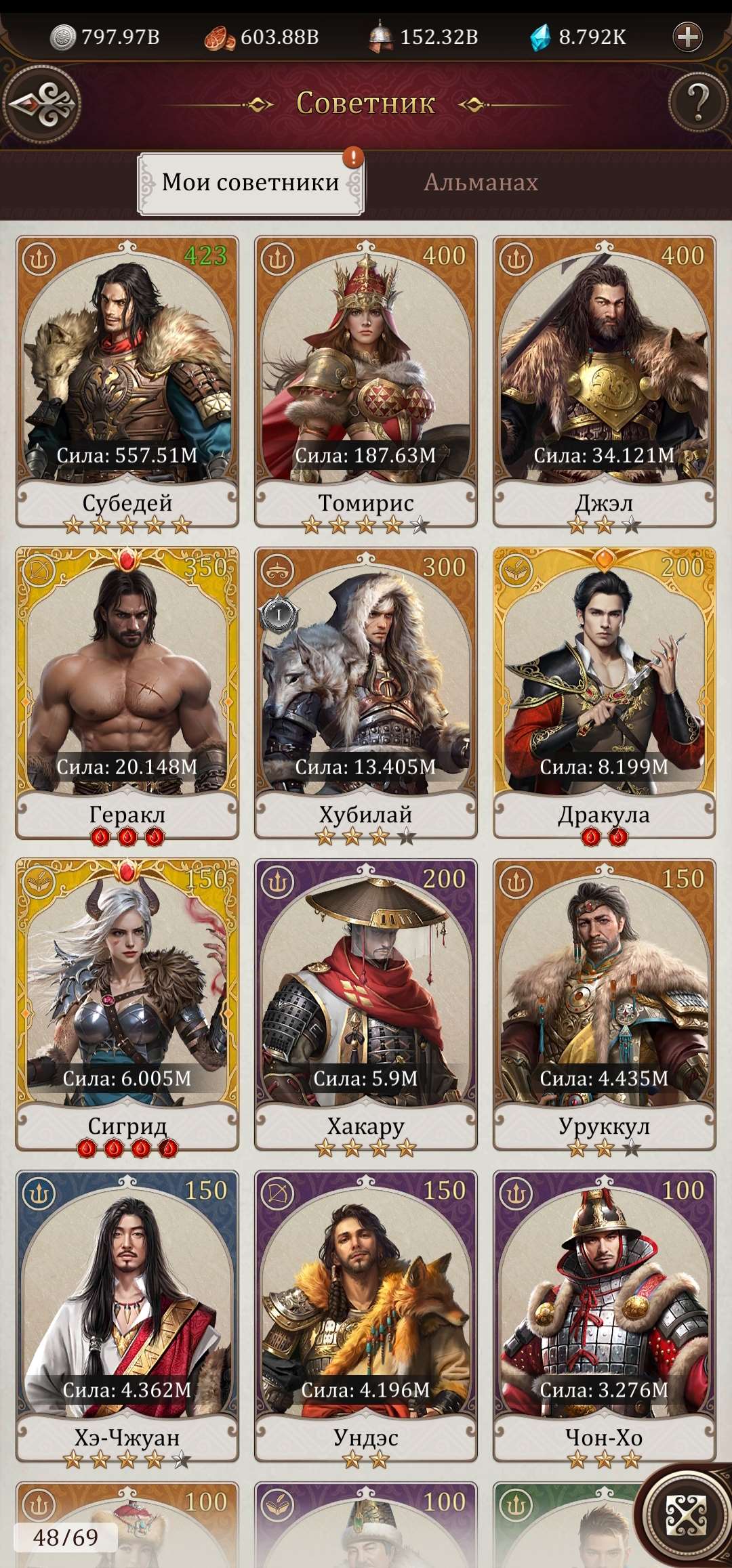Open the Субедей advisor card
The image size is (732, 1568).
pos(127,379)
